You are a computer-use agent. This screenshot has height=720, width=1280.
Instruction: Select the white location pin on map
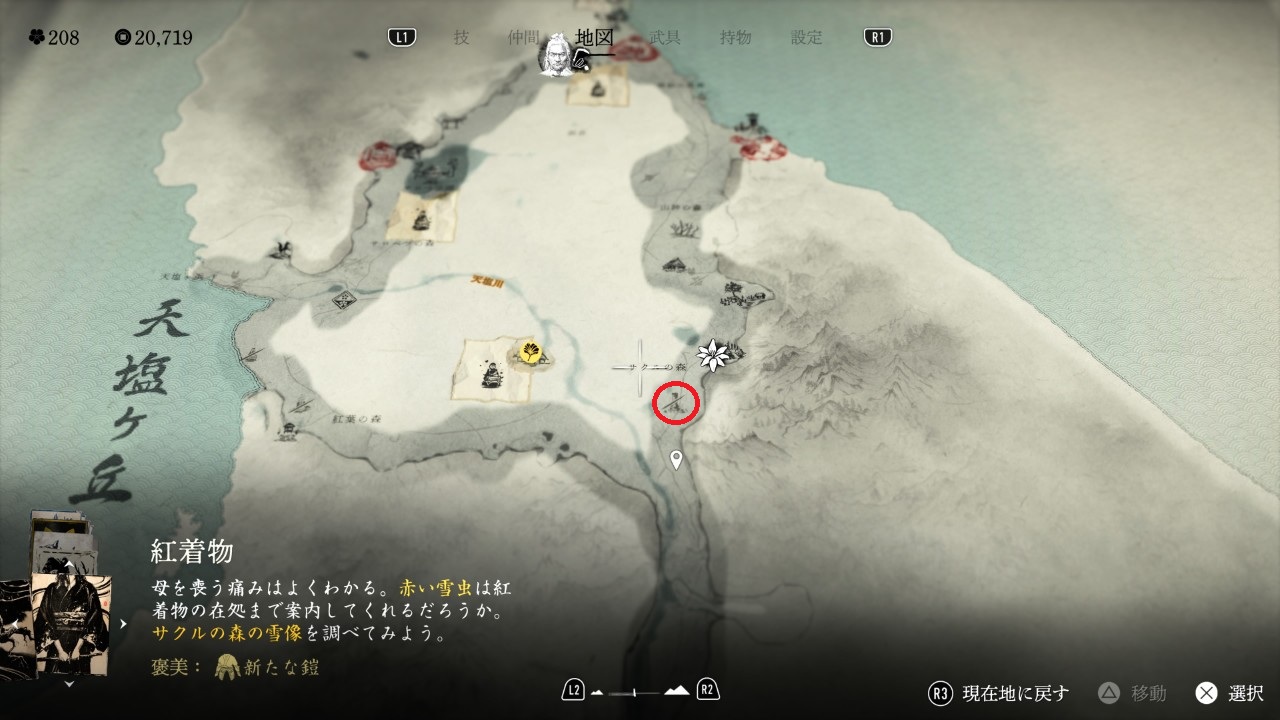click(x=676, y=460)
